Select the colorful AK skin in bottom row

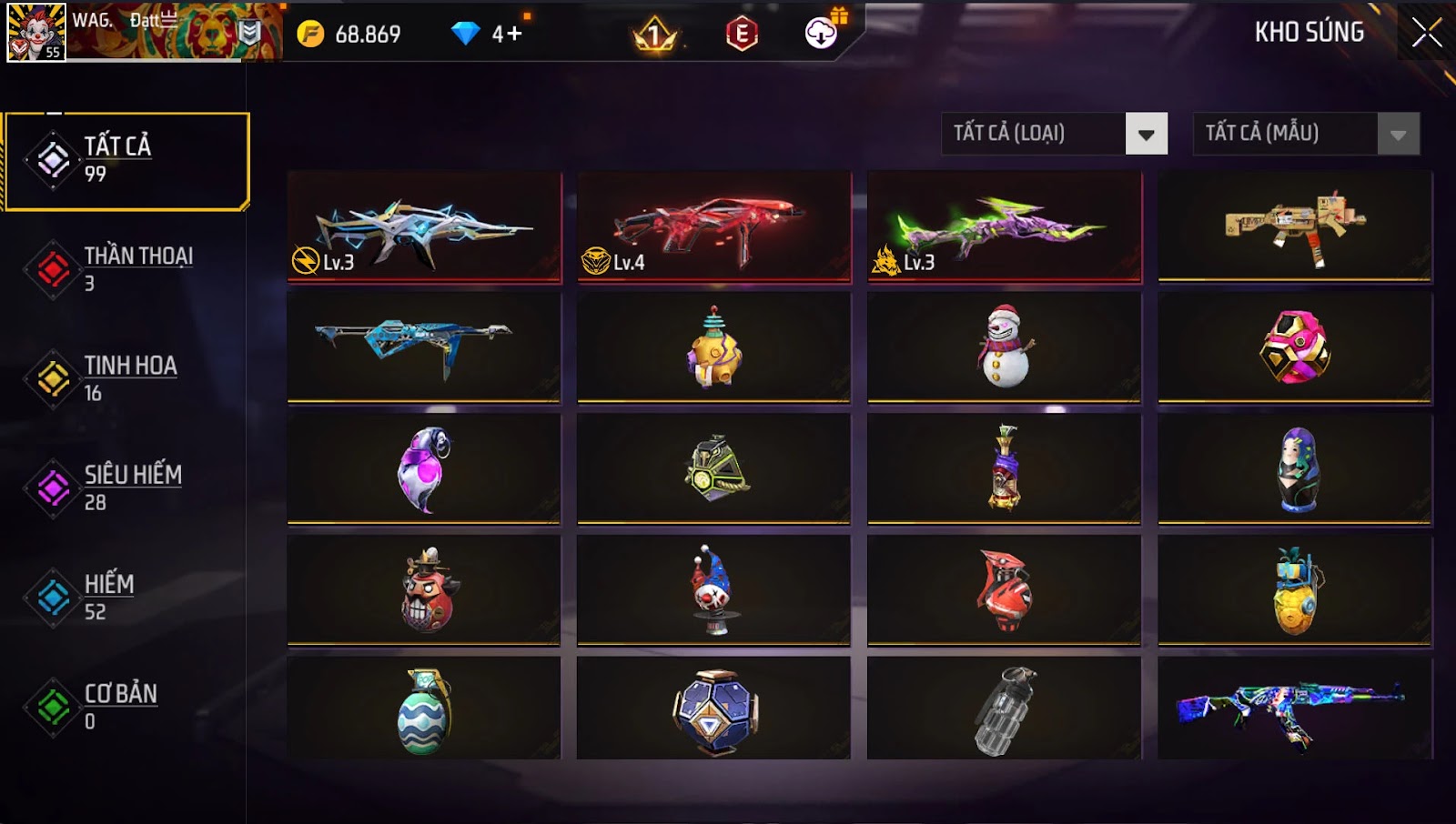click(1295, 709)
